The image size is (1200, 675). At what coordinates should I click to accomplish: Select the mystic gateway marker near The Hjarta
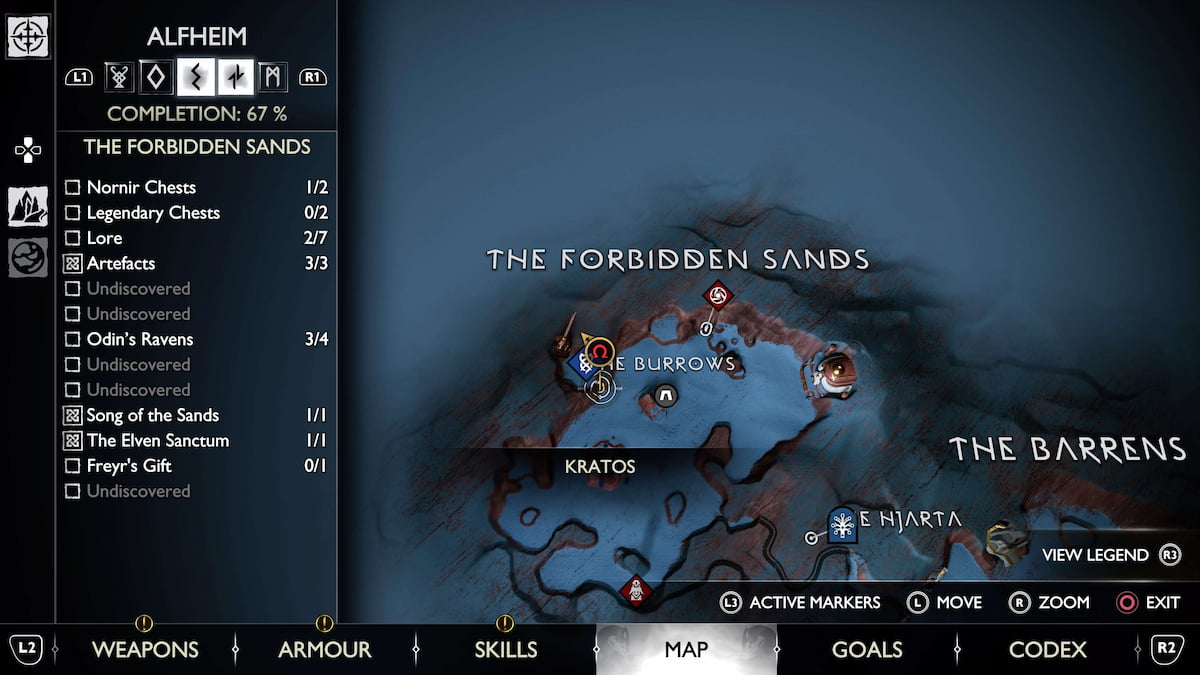pyautogui.click(x=843, y=524)
